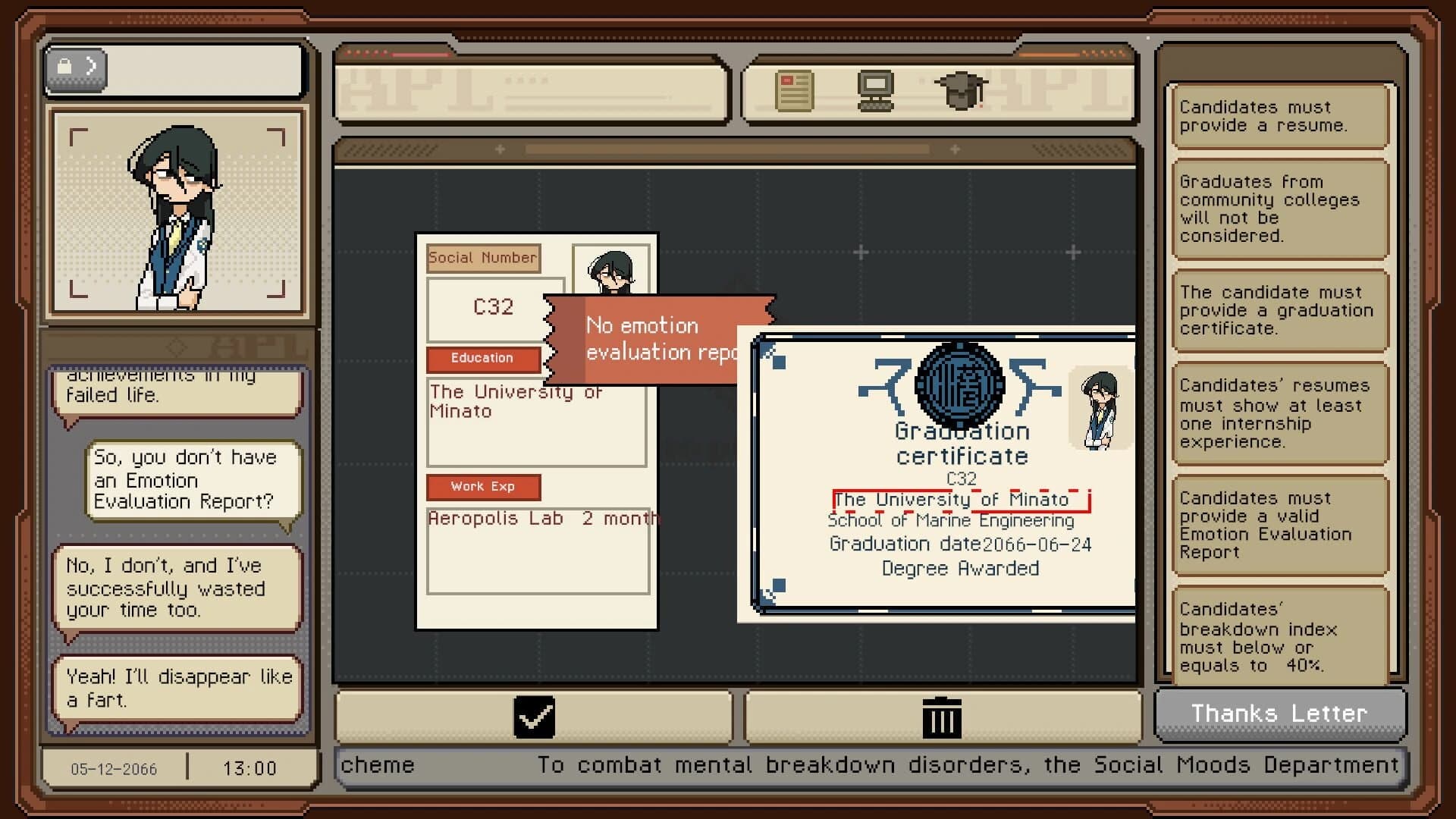Click the Social Number stamp on the resume

[484, 258]
